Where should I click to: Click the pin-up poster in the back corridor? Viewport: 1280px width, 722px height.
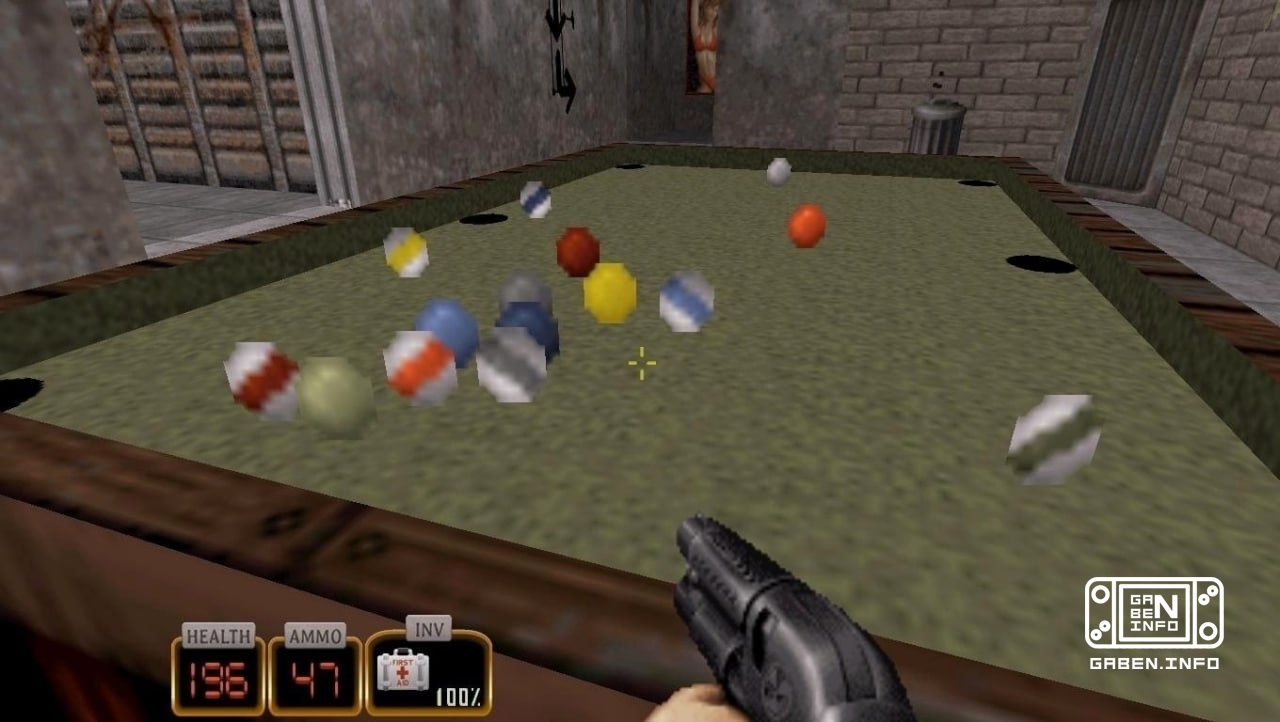tap(705, 46)
